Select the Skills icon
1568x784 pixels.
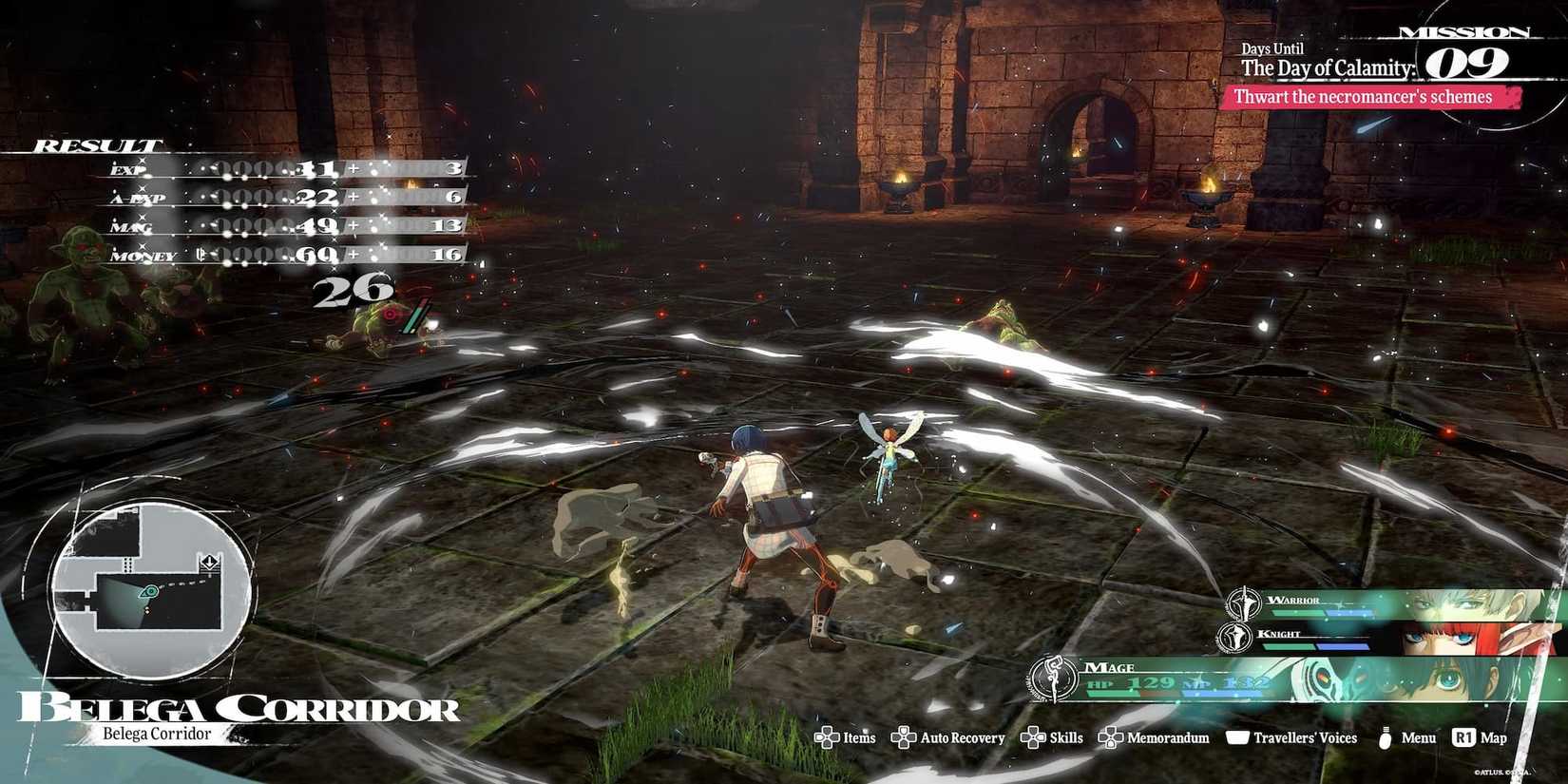[1032, 737]
